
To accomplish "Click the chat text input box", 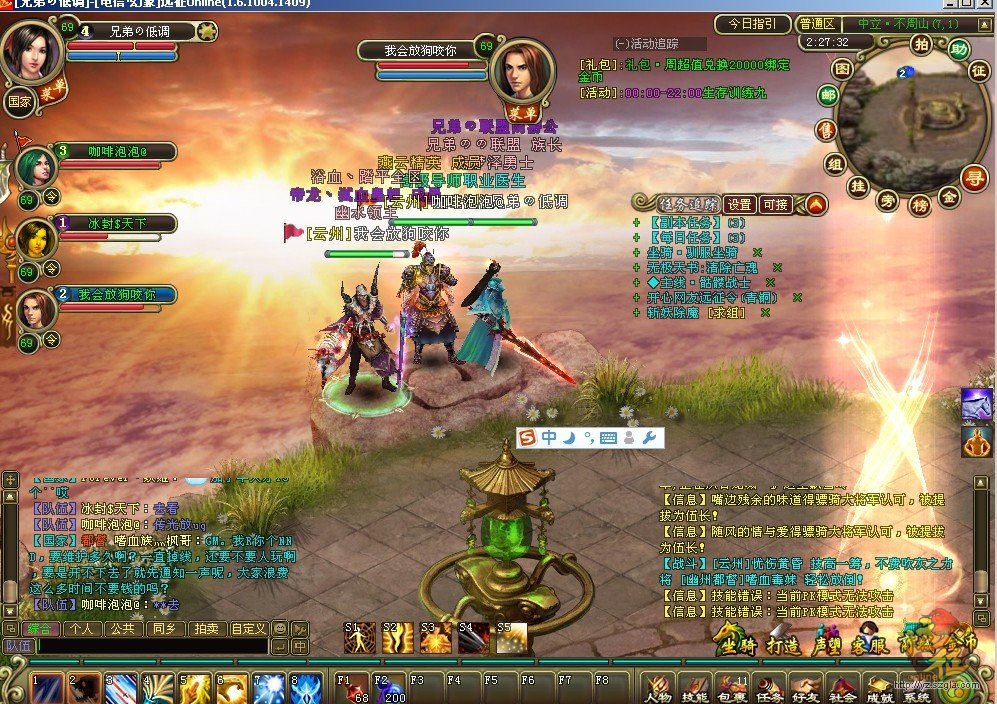I will click(150, 646).
